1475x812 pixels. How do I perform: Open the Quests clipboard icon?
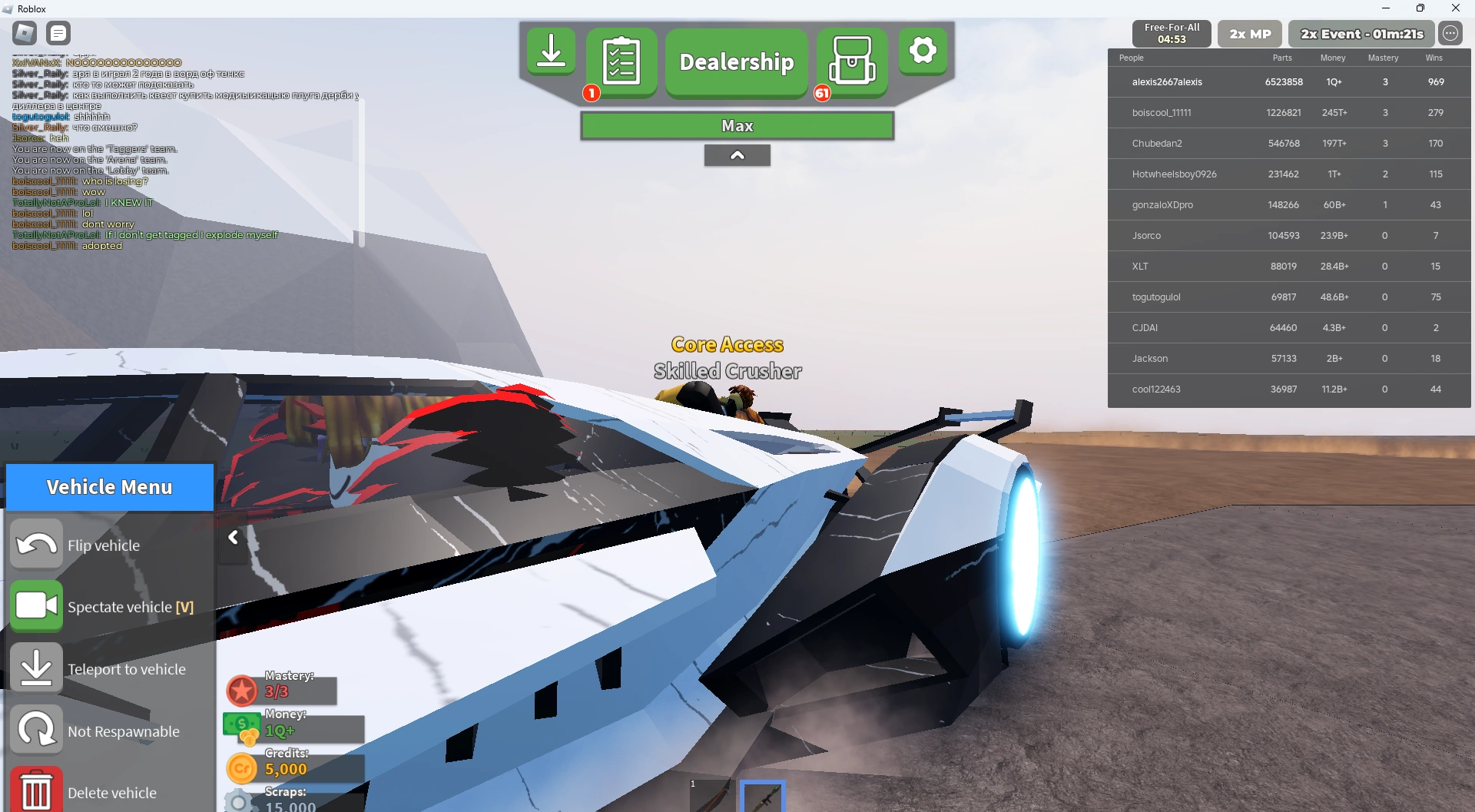(622, 61)
